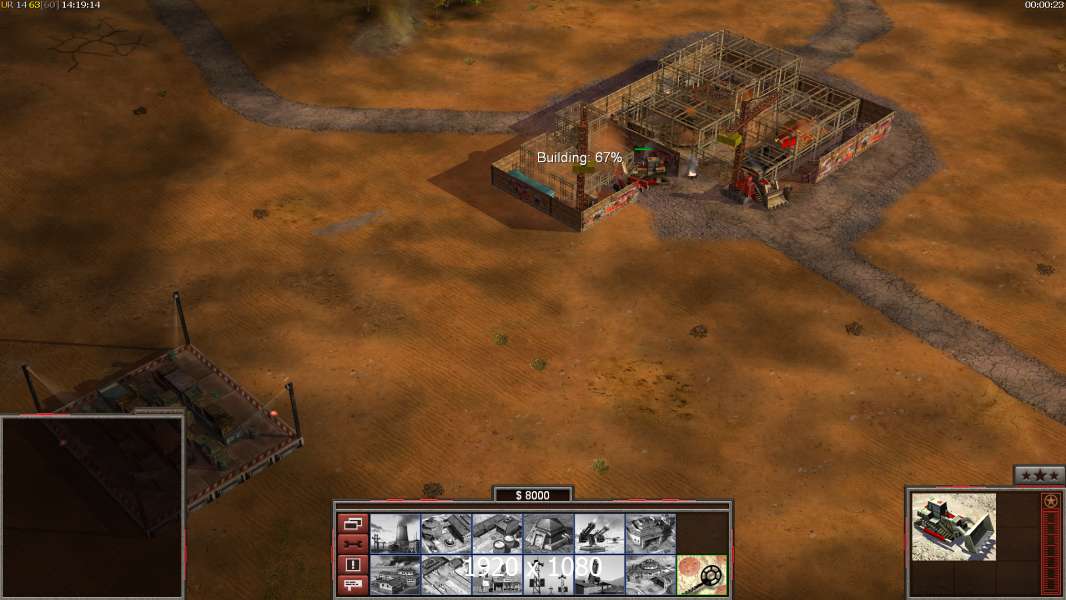Activate the mine detector command icon
This screenshot has width=1066, height=600.
(702, 575)
